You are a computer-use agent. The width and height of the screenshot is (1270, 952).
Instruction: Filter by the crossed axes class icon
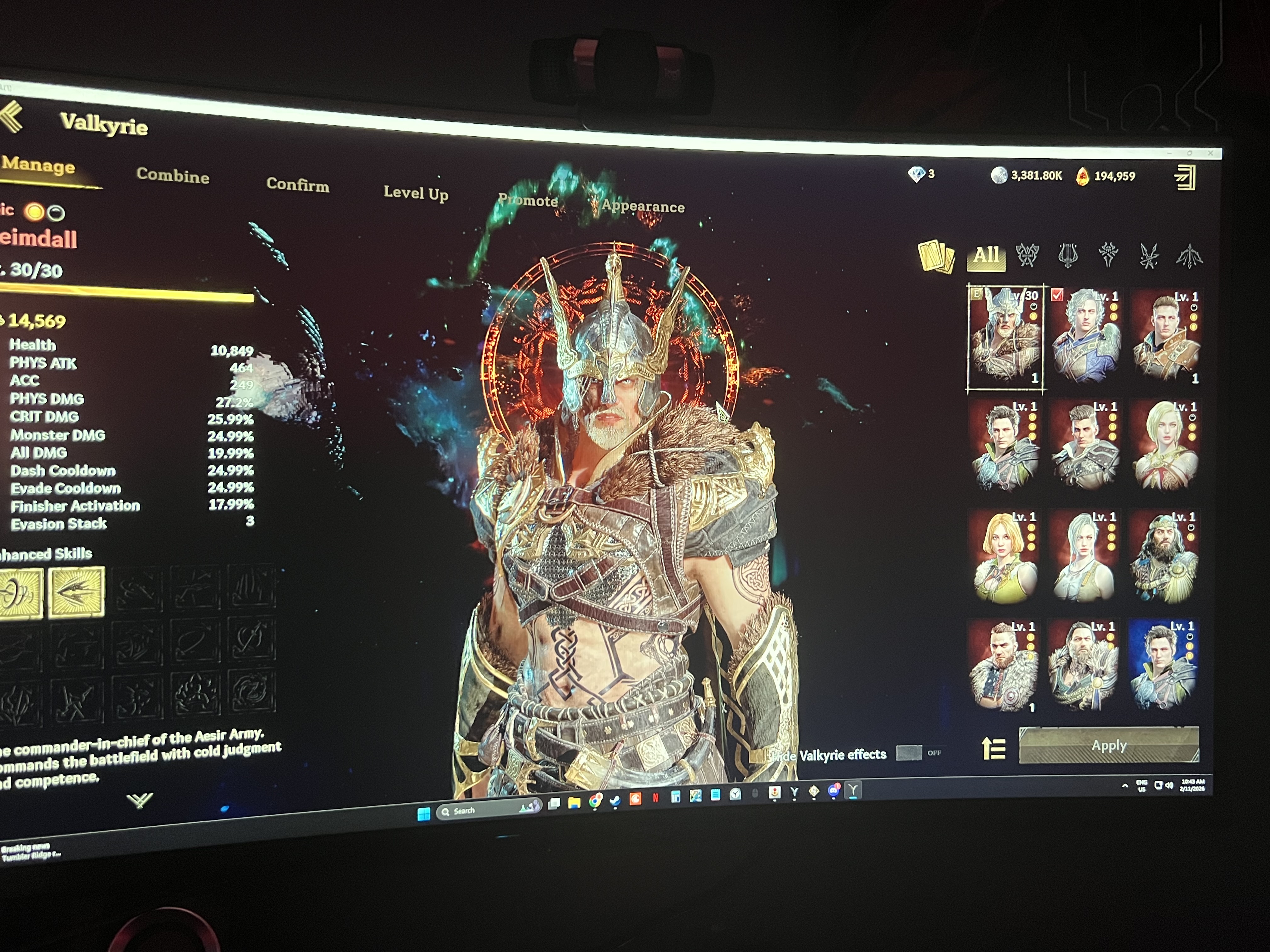(1027, 255)
